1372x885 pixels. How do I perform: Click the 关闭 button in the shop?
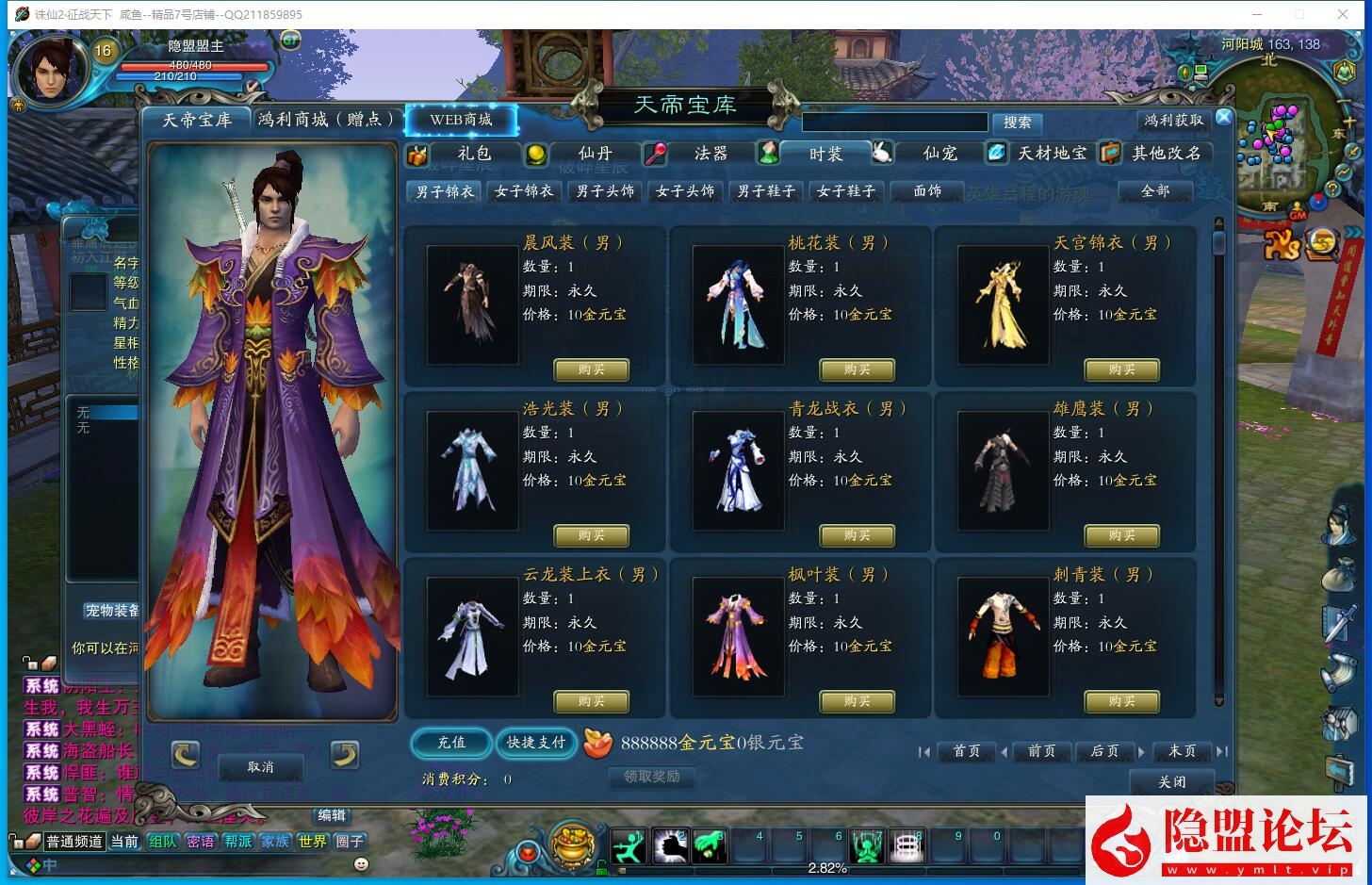pyautogui.click(x=1171, y=782)
